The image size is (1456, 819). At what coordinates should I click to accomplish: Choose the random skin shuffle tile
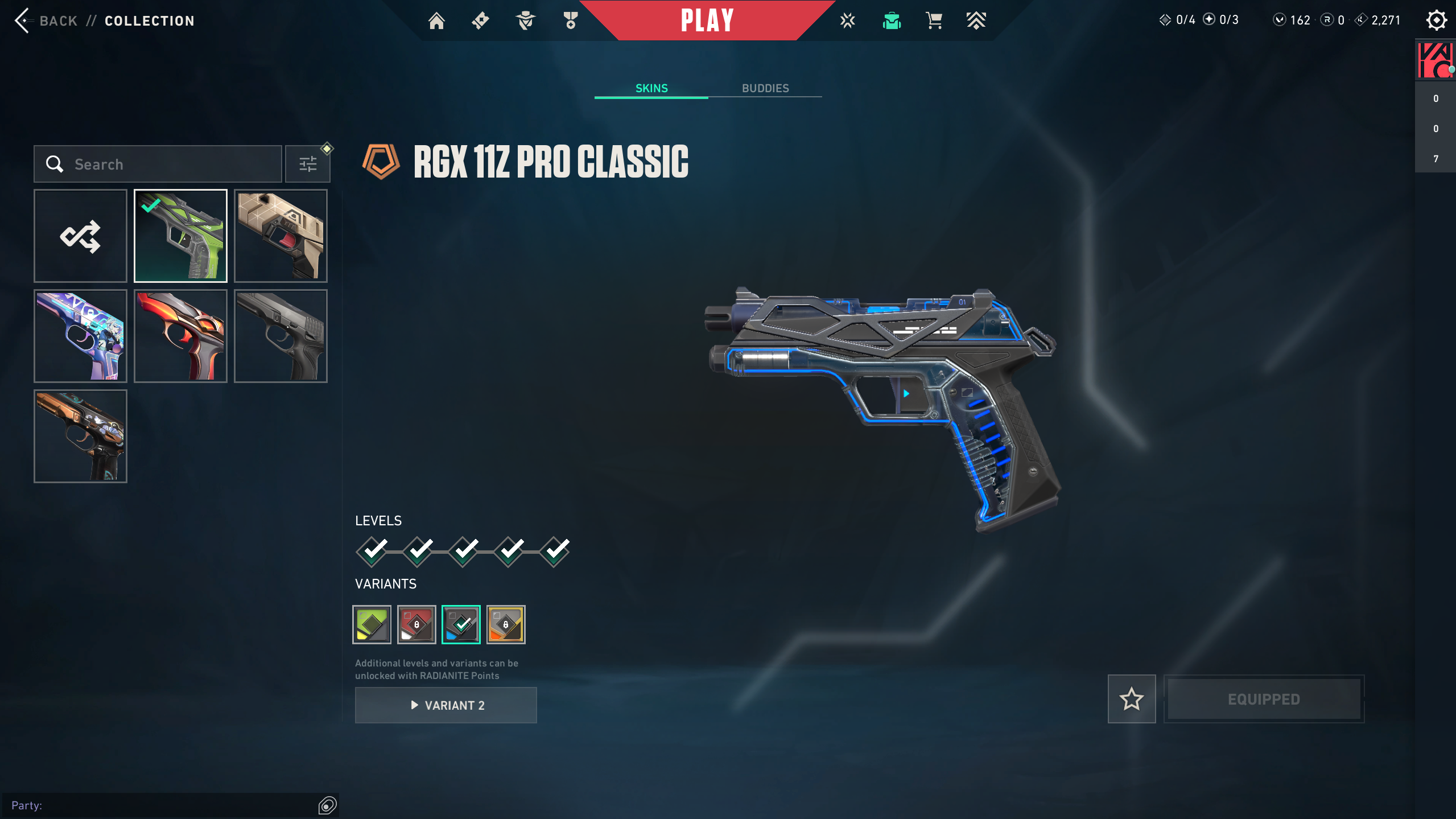pos(80,236)
